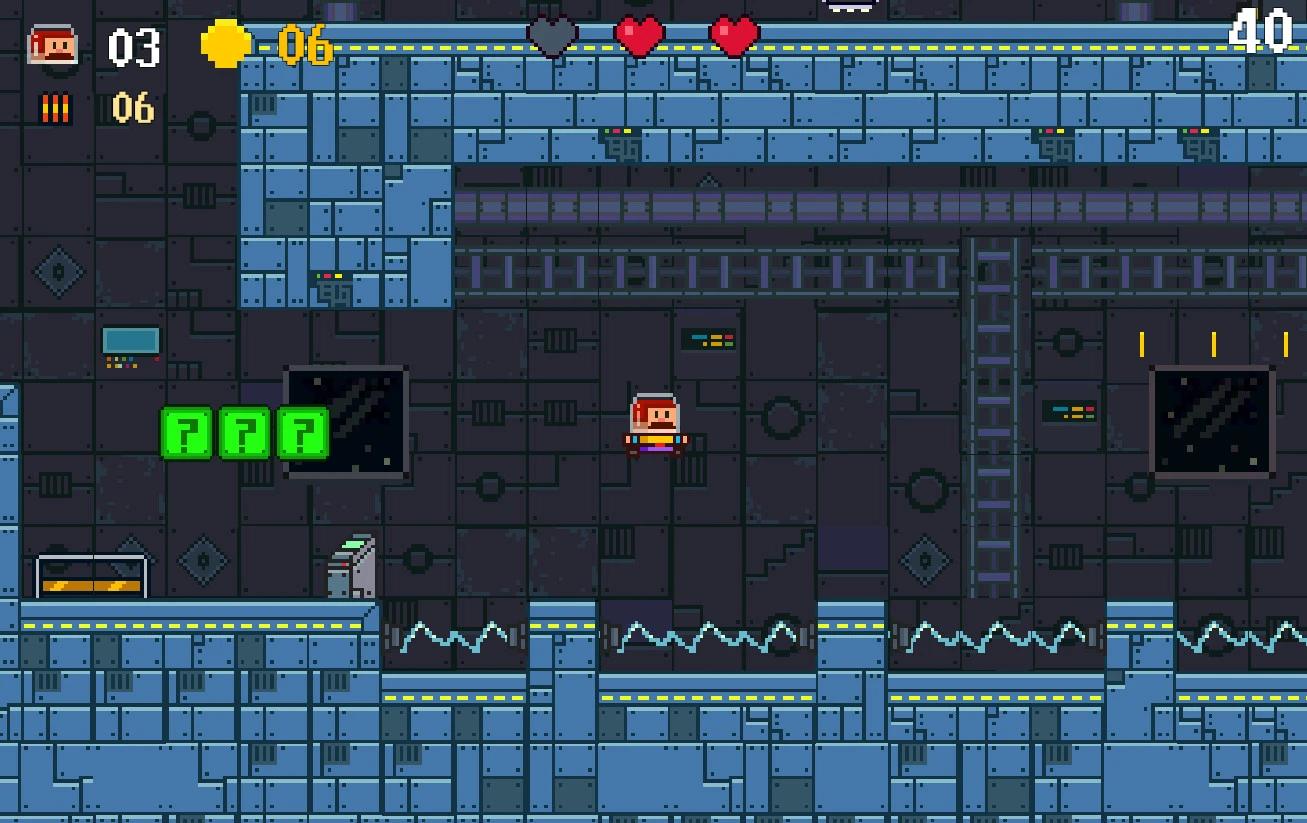
Task: Select the ammo sticks icon below the portrait
Action: coord(55,106)
